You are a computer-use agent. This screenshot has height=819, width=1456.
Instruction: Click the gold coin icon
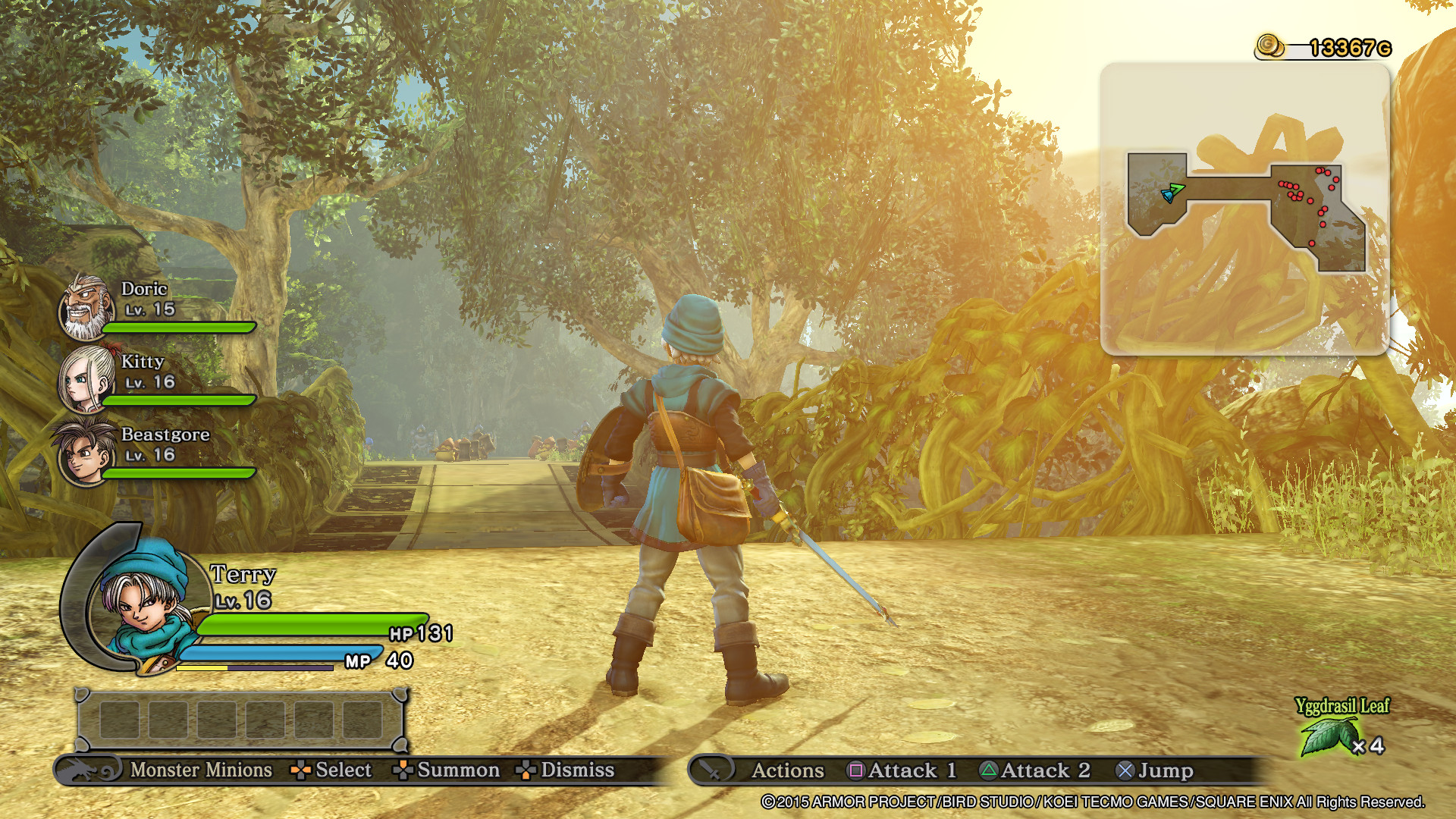point(1269,46)
